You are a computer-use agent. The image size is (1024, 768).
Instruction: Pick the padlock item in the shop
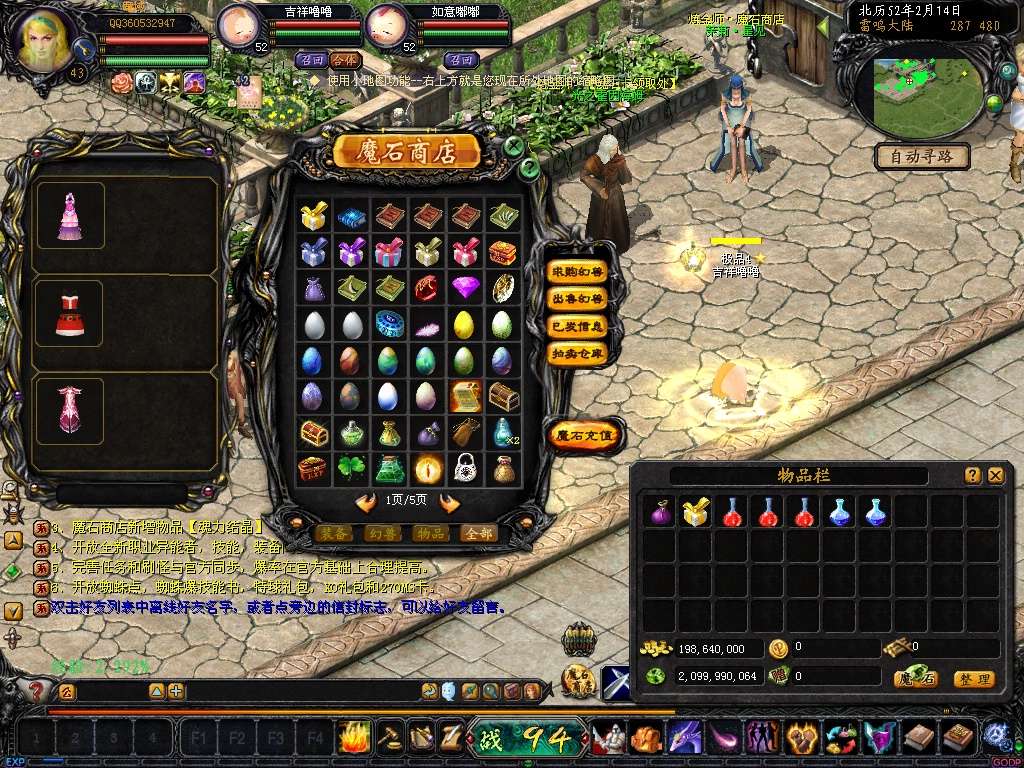464,468
